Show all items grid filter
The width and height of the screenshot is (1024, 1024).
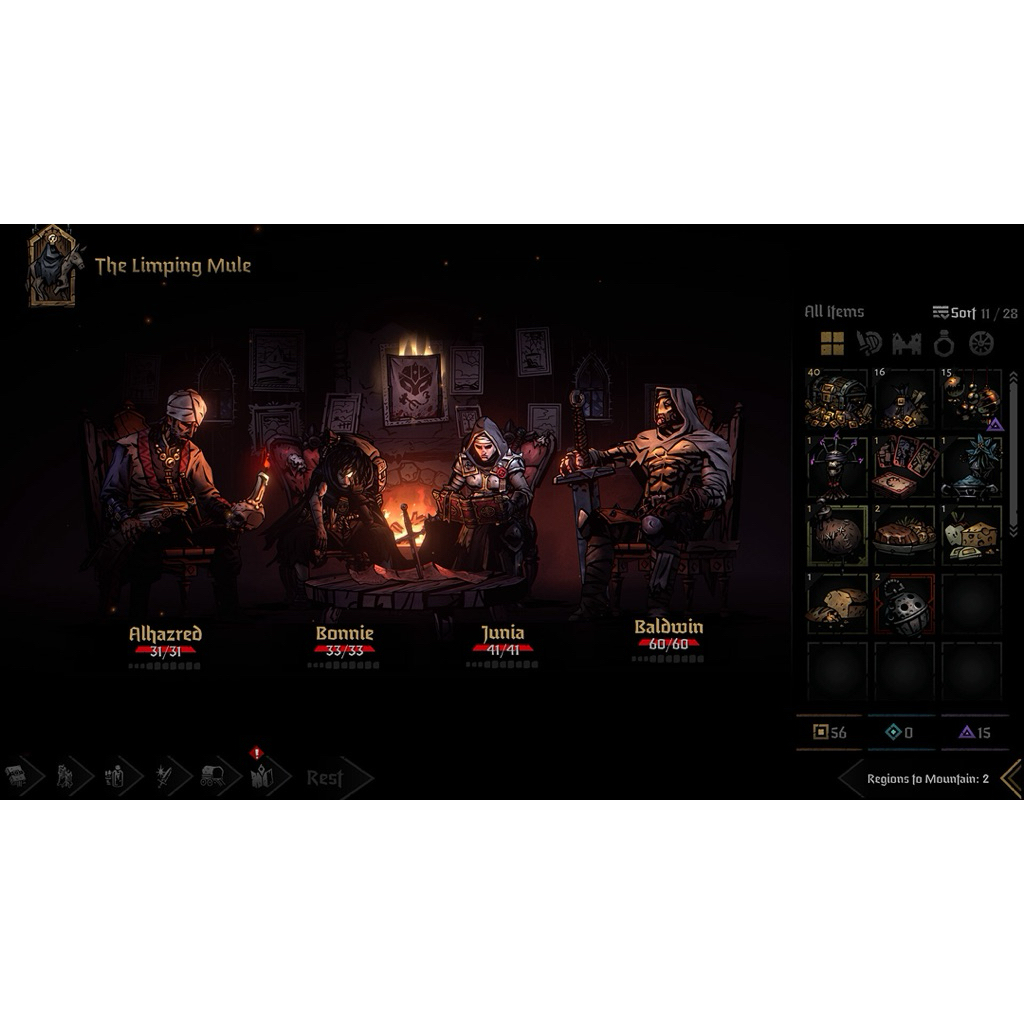point(832,344)
